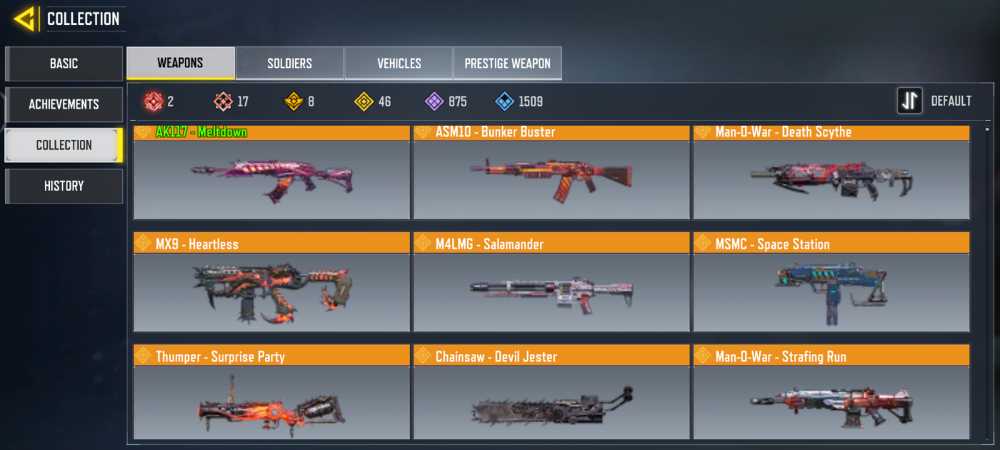Change the Default sort order
Image resolution: width=1000 pixels, height=450 pixels.
(934, 101)
